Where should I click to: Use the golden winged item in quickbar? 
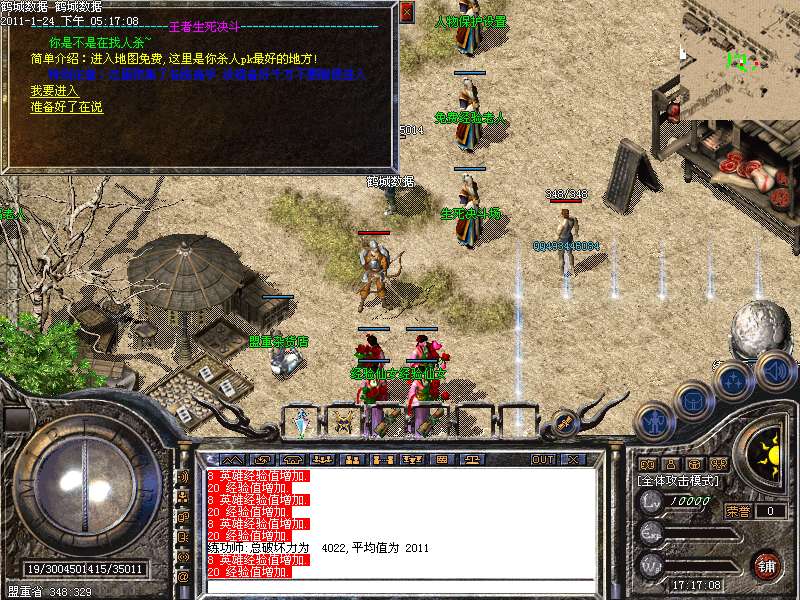(344, 422)
